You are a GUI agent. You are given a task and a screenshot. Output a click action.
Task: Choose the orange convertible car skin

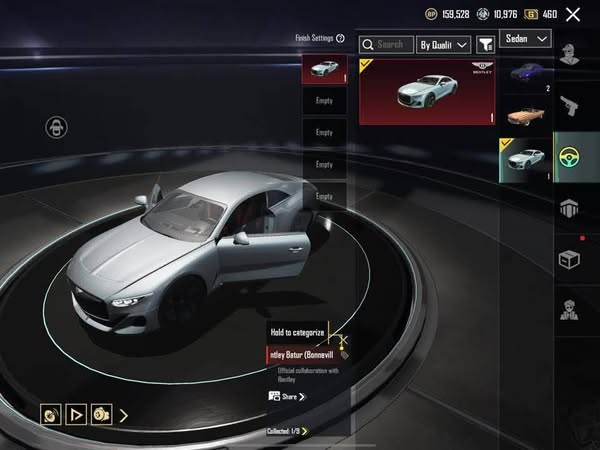(x=525, y=115)
